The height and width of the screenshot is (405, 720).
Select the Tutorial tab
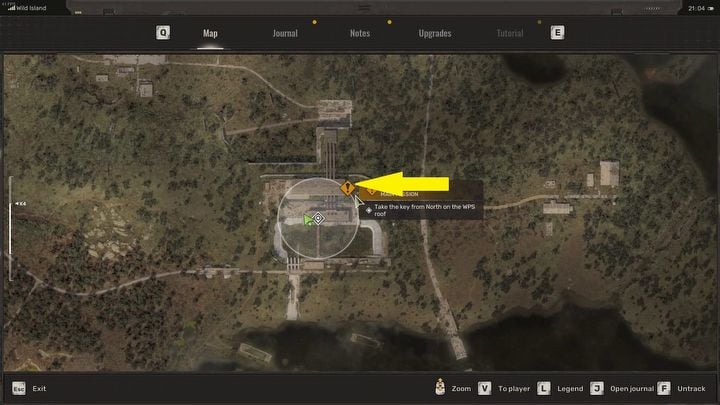coord(510,33)
